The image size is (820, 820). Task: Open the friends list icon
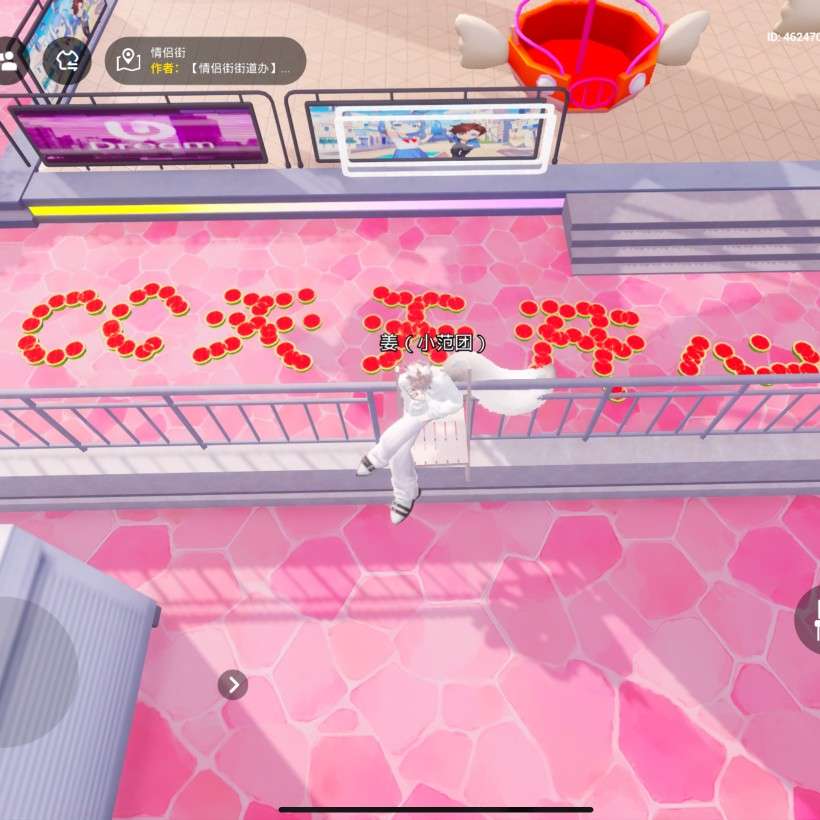(10, 59)
